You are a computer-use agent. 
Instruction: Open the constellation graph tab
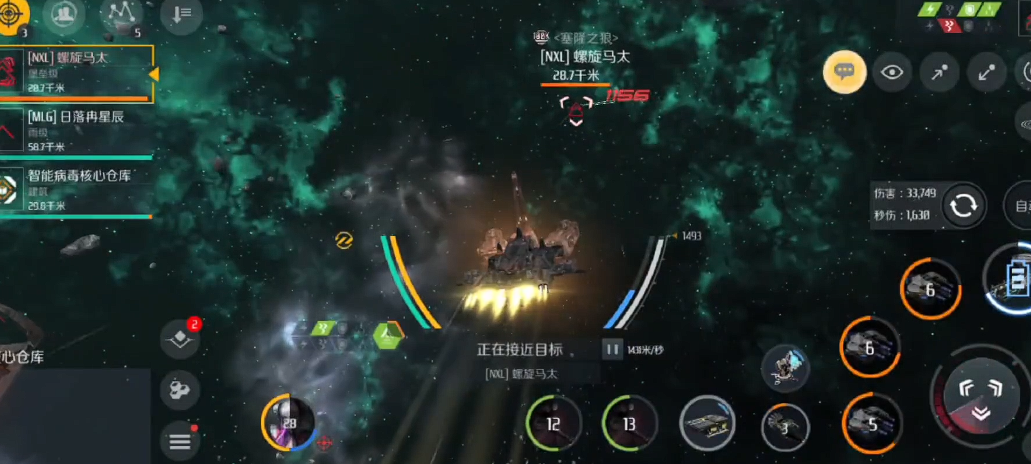pyautogui.click(x=123, y=12)
